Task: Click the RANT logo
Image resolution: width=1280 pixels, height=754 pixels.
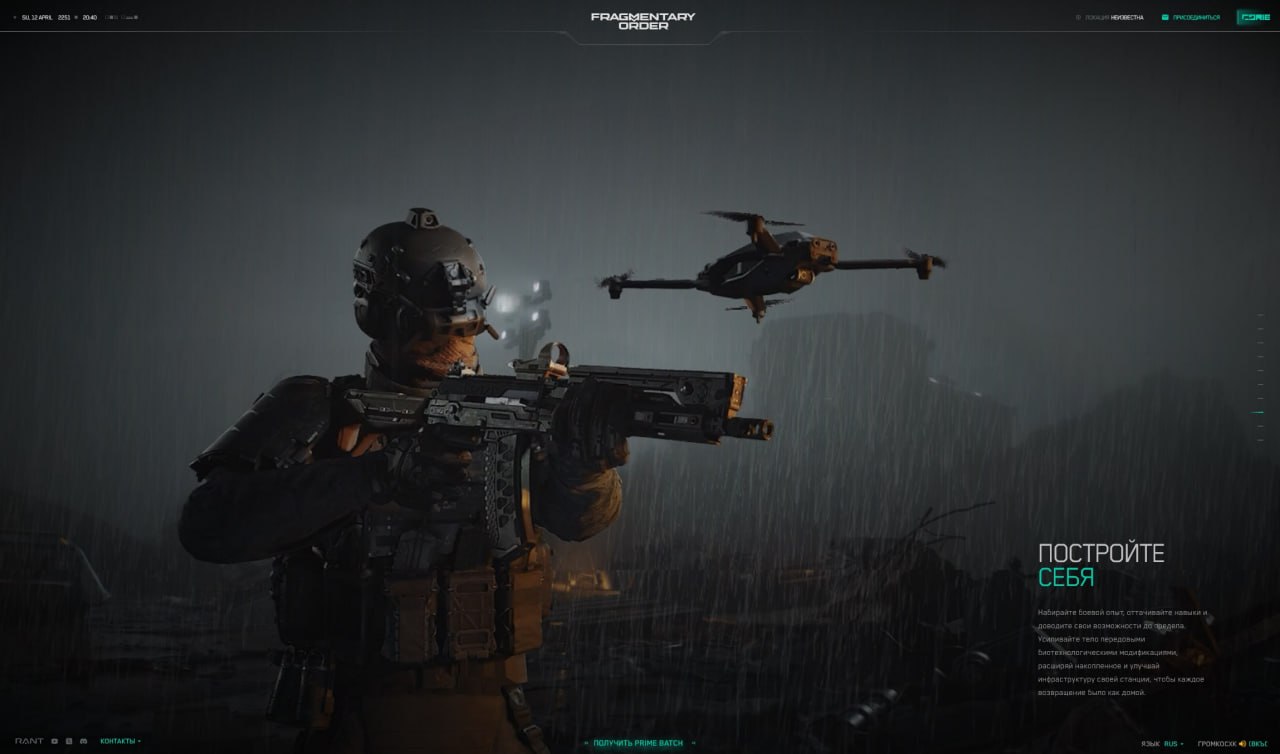Action: coord(29,741)
